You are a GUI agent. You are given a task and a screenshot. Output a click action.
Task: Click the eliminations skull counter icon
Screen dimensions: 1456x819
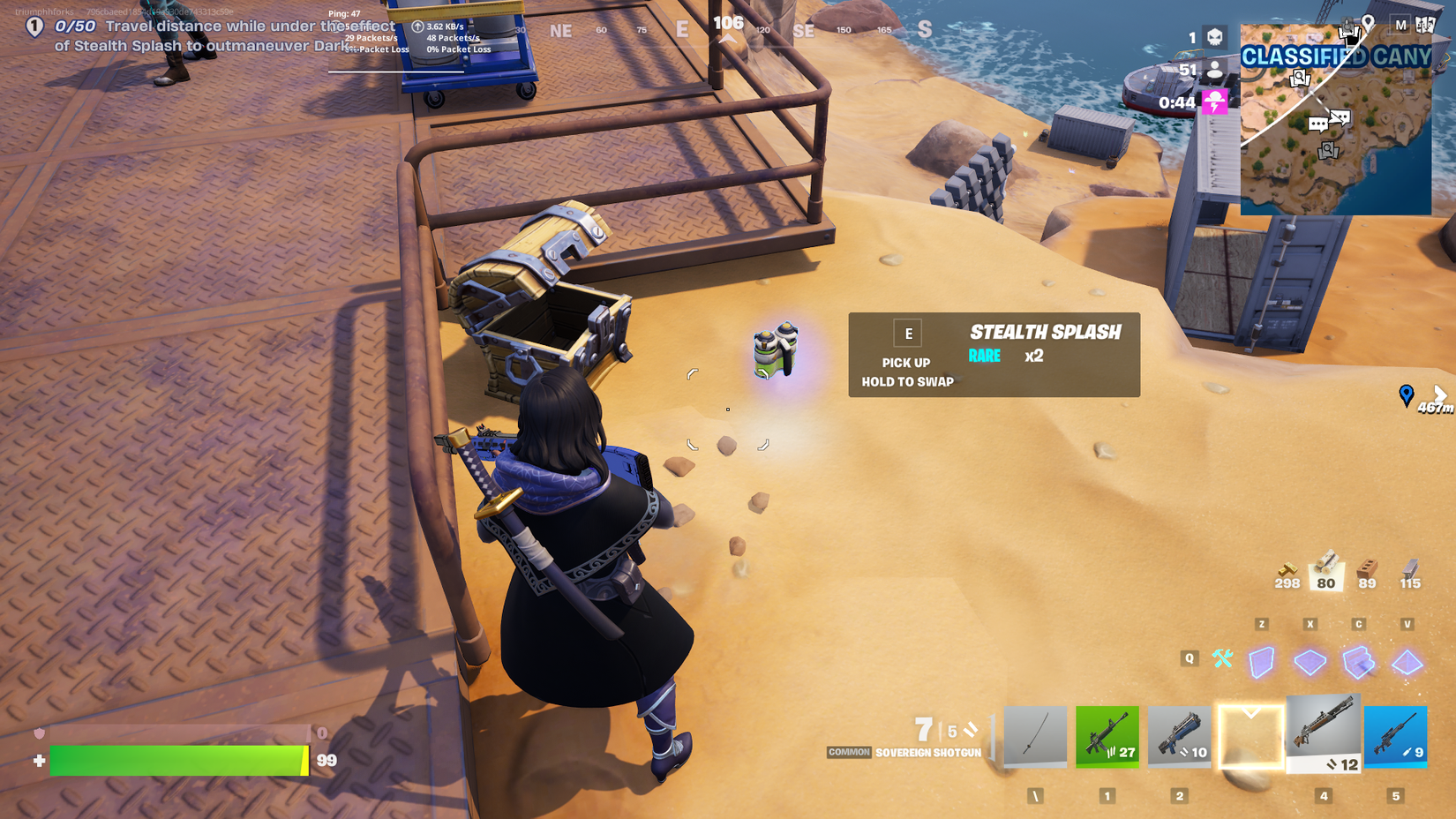coord(1214,36)
